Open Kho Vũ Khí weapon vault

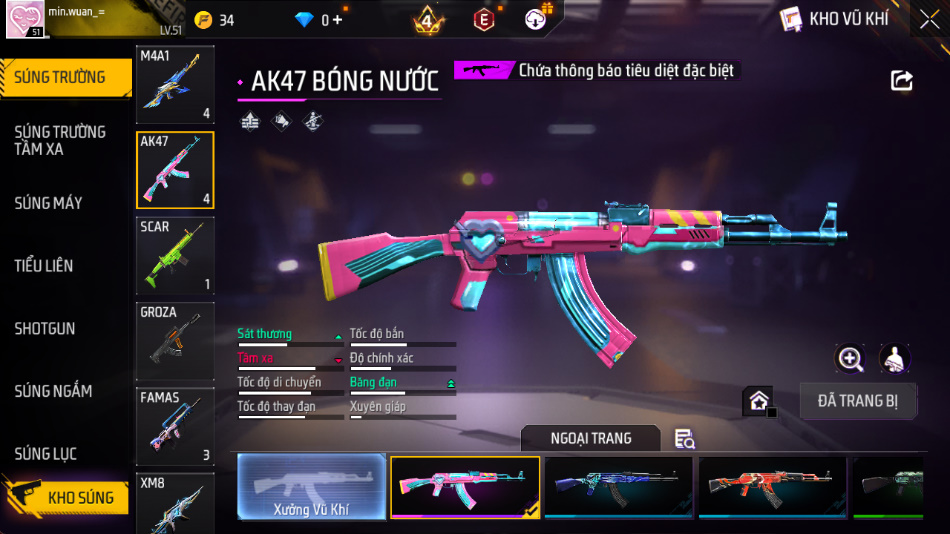(835, 19)
